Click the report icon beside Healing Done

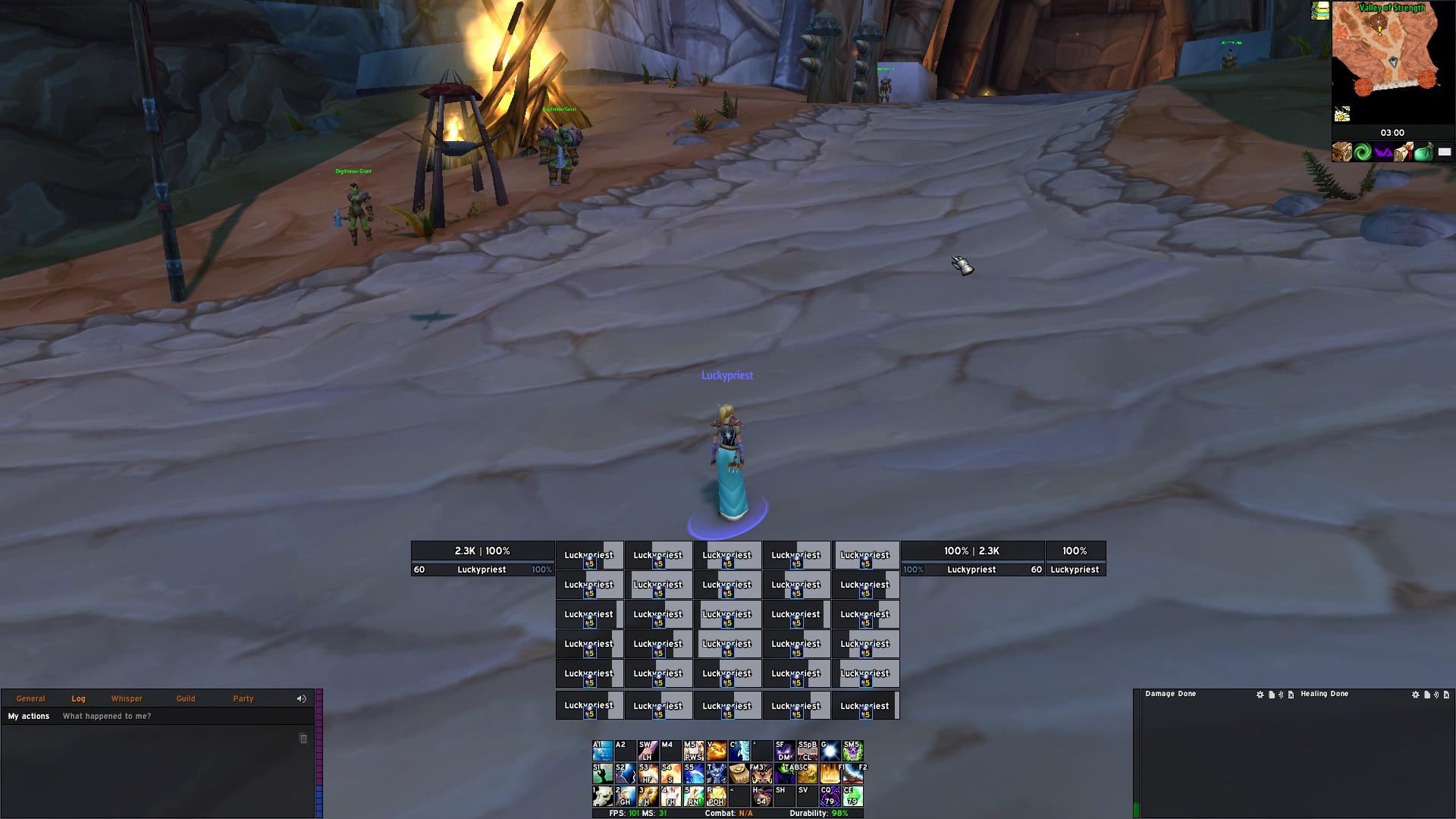point(1426,694)
